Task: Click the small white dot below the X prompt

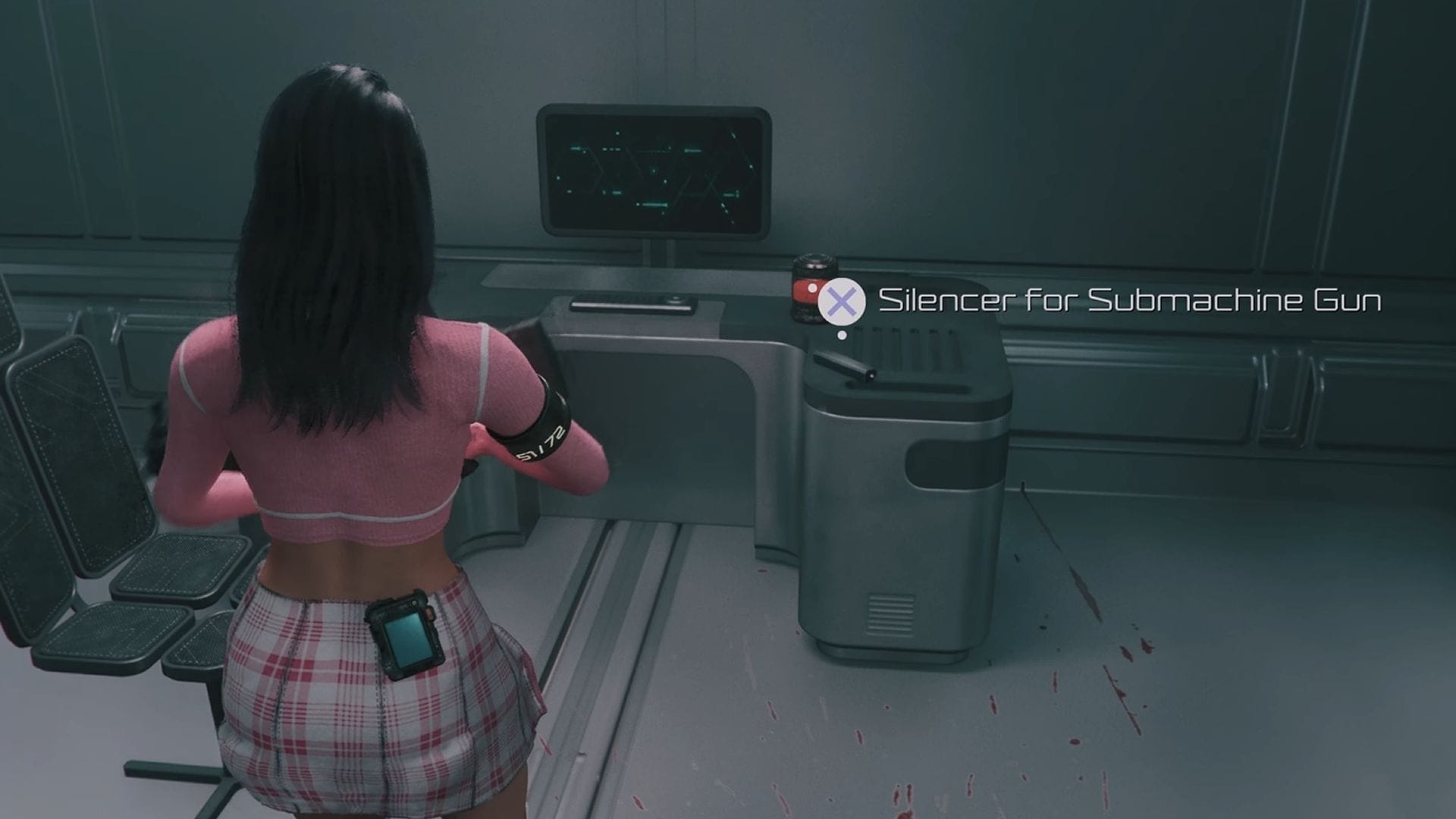Action: (x=842, y=334)
